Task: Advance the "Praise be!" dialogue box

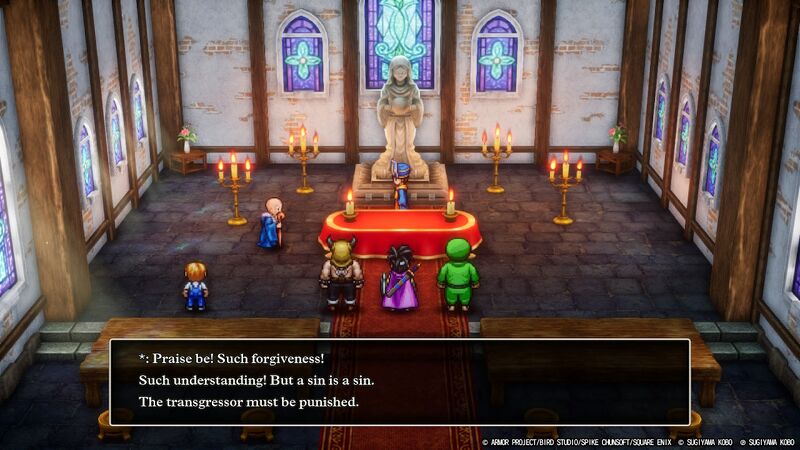Action: tap(399, 381)
